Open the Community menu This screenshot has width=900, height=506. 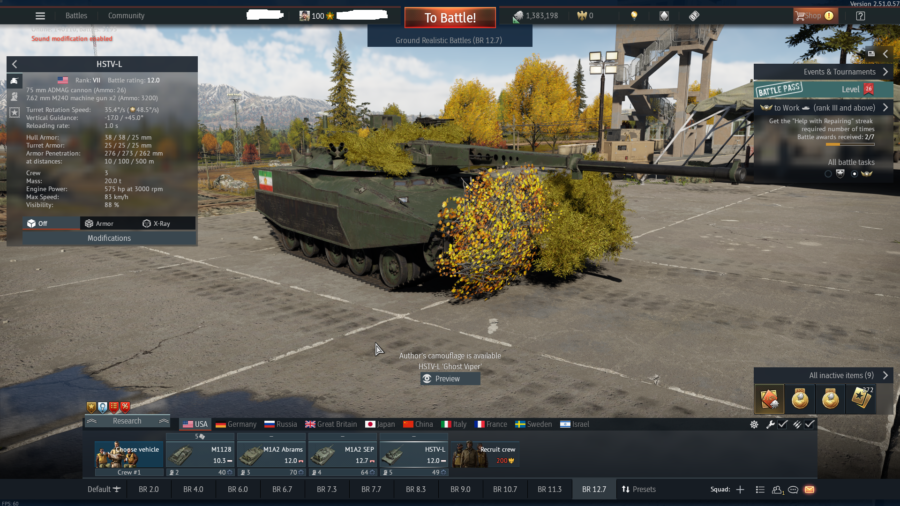(126, 16)
